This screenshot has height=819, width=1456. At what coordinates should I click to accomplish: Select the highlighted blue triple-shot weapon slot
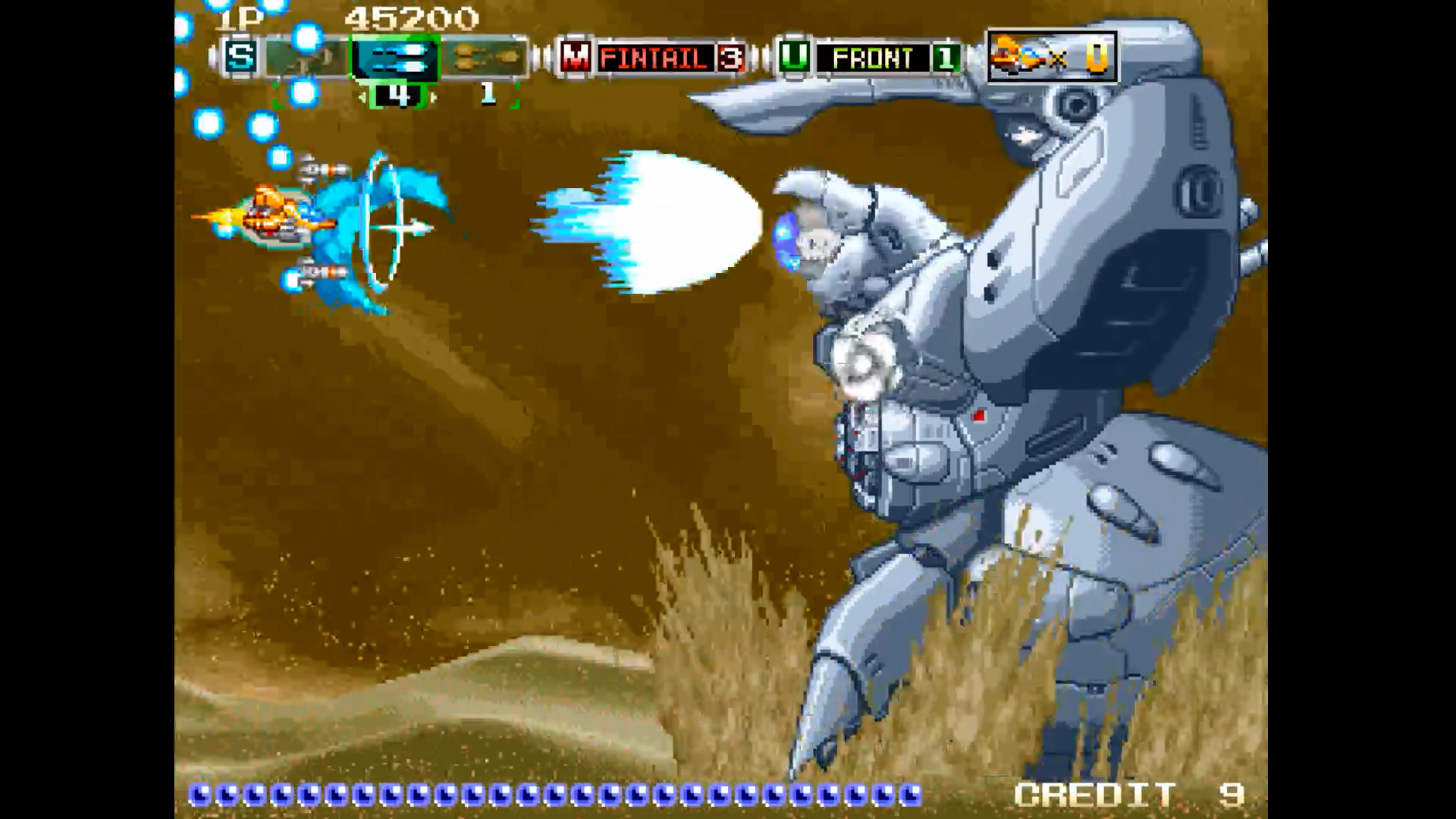(394, 58)
